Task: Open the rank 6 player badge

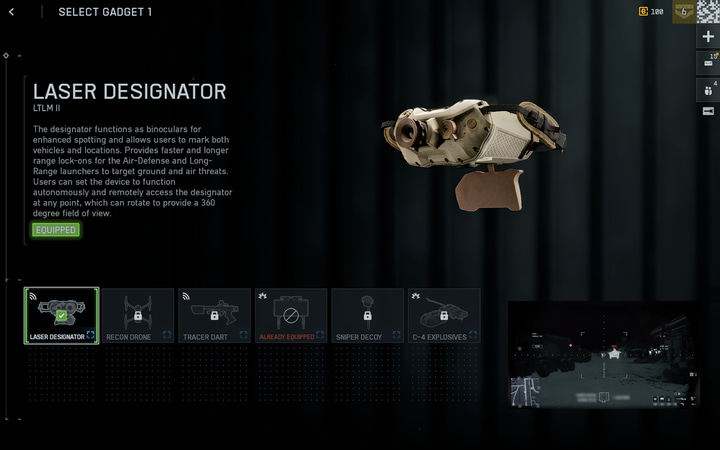Action: coord(684,11)
